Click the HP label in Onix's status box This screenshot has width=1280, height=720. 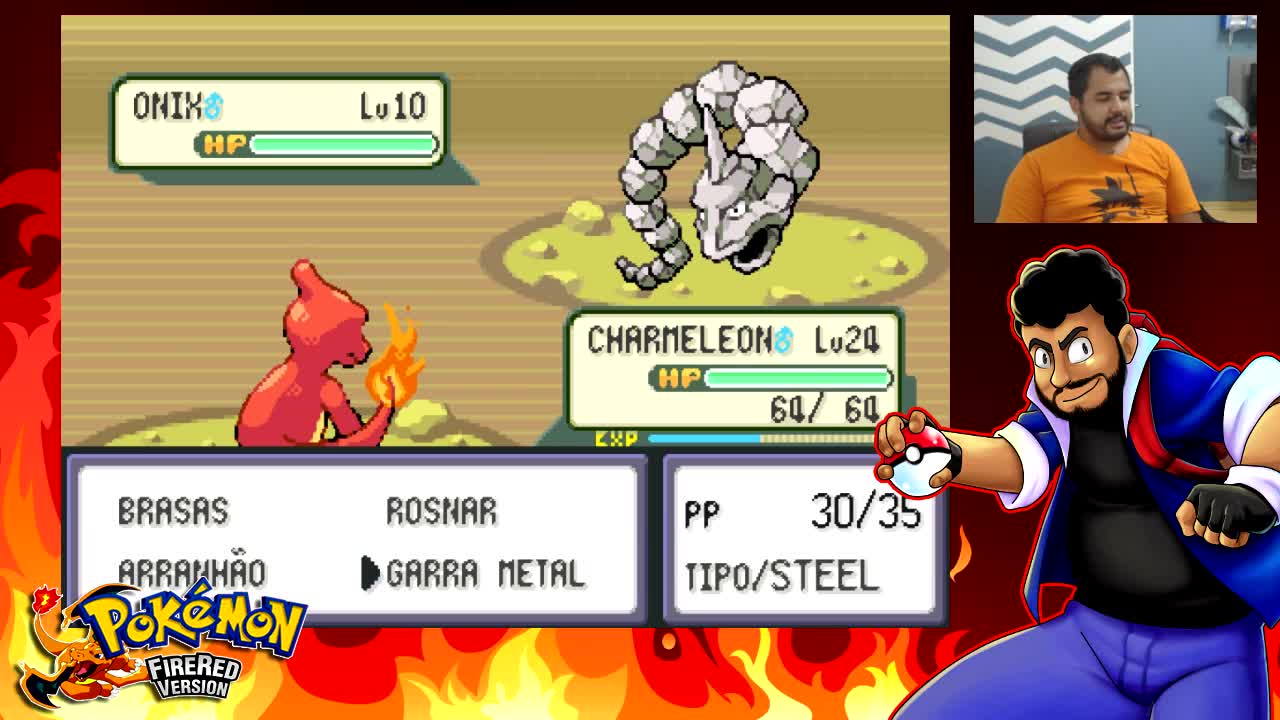point(229,142)
